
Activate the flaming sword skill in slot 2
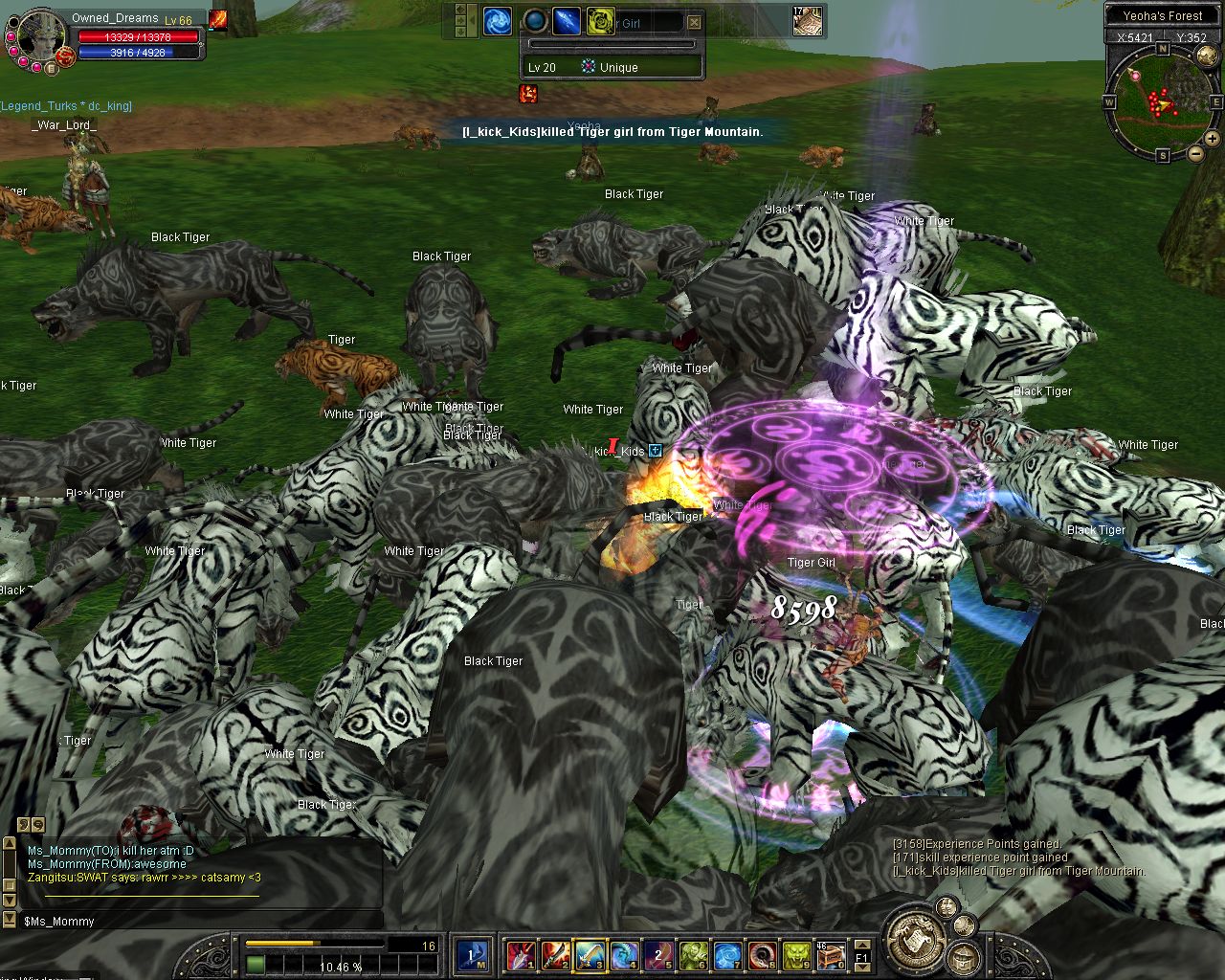point(555,954)
